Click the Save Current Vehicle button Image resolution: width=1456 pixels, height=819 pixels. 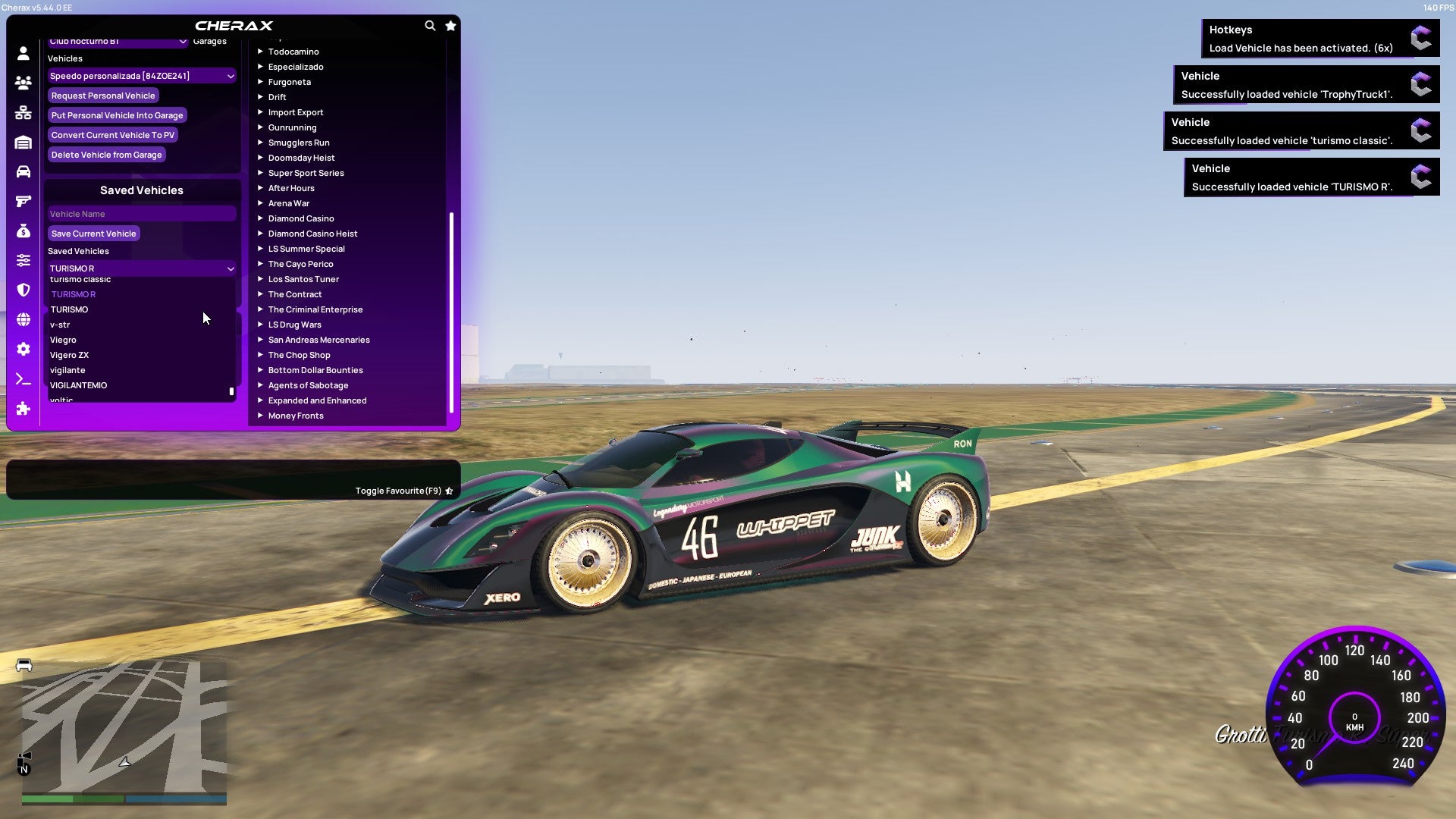(x=93, y=234)
